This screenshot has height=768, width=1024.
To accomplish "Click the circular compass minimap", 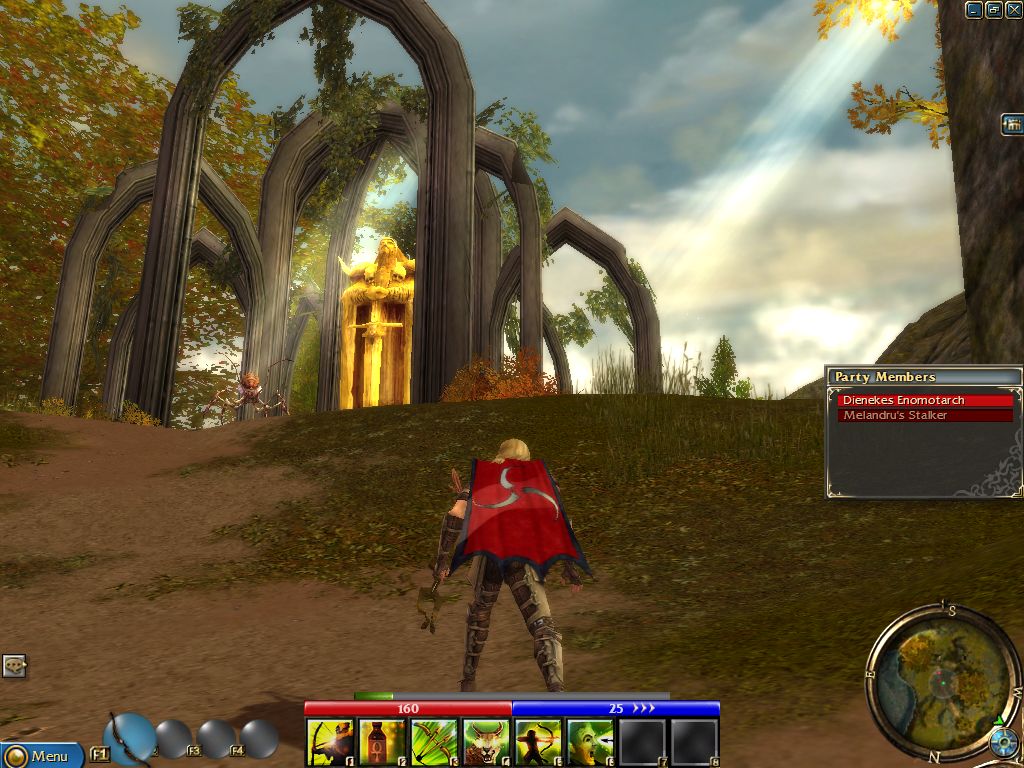I will 936,681.
